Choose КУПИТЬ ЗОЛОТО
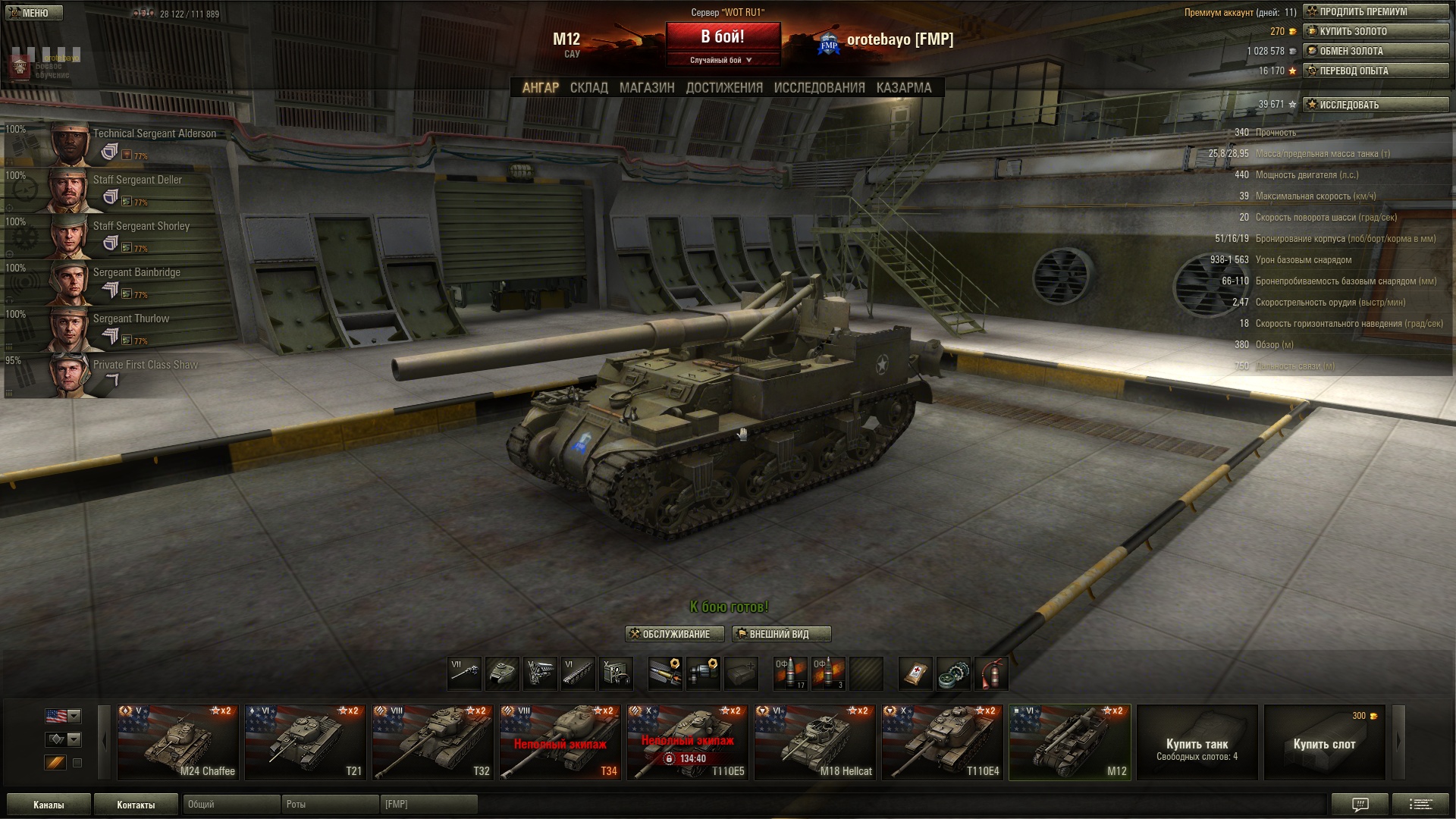Screen dimensions: 1456x819 coord(1376,32)
